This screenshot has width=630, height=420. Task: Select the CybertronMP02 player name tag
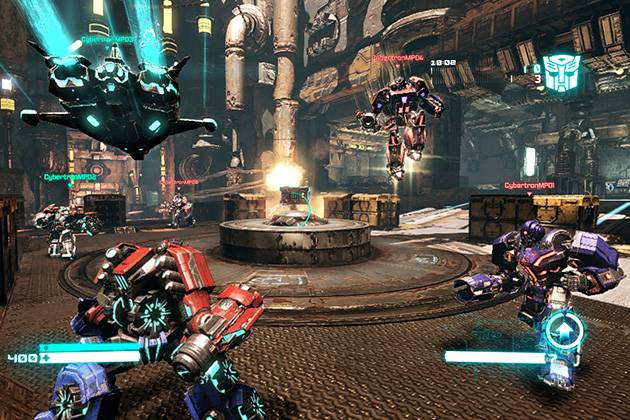(70, 177)
